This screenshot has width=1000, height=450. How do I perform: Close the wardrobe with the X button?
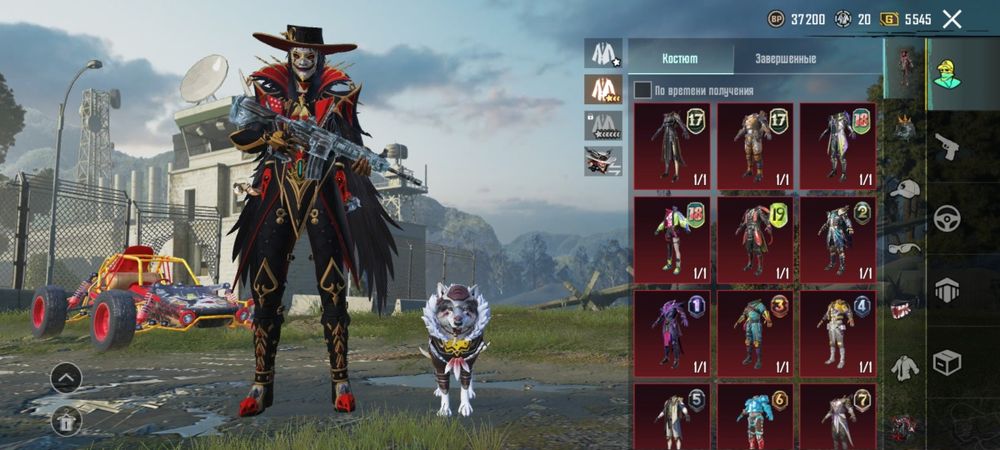(952, 19)
